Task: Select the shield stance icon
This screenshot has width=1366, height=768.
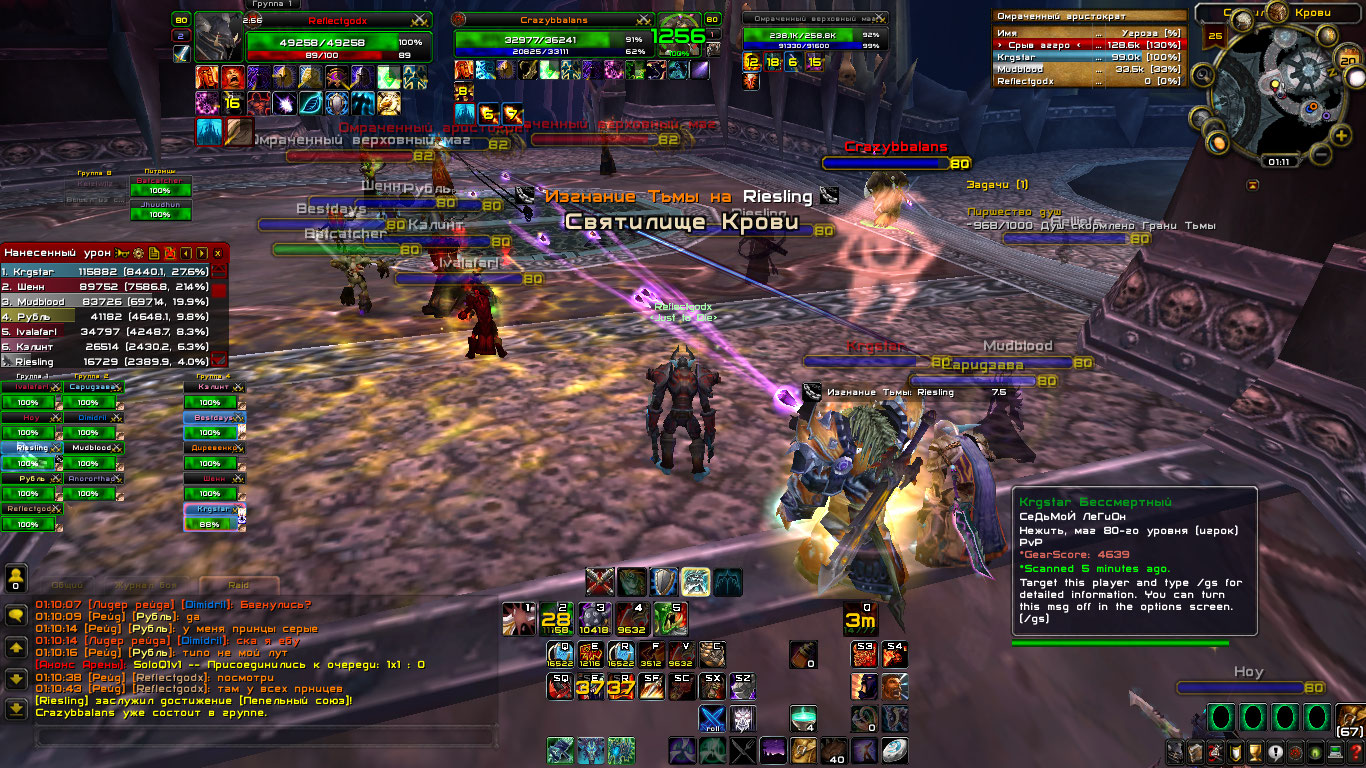Action: (x=663, y=581)
